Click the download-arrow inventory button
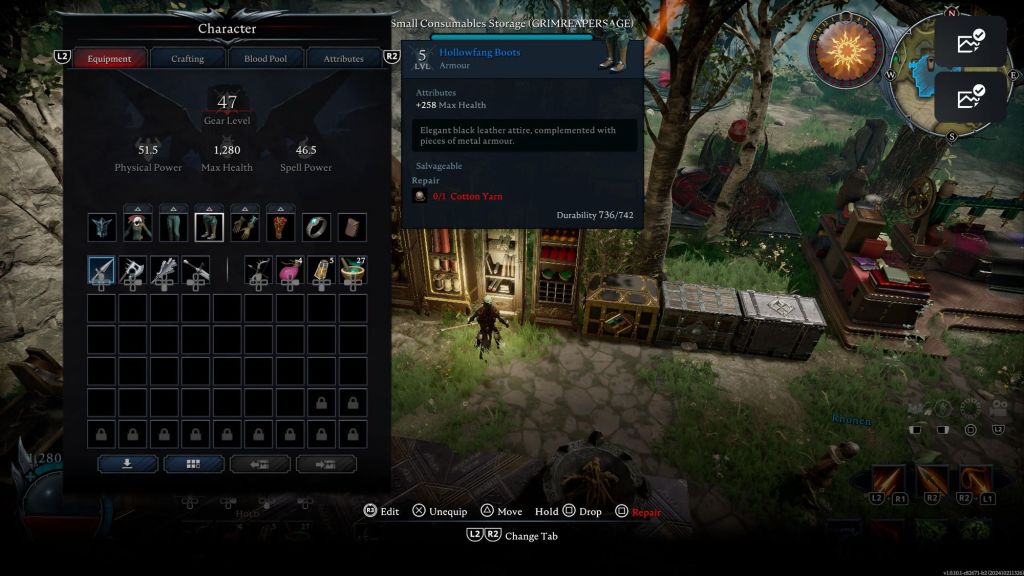Viewport: 1024px width, 576px height. click(127, 464)
